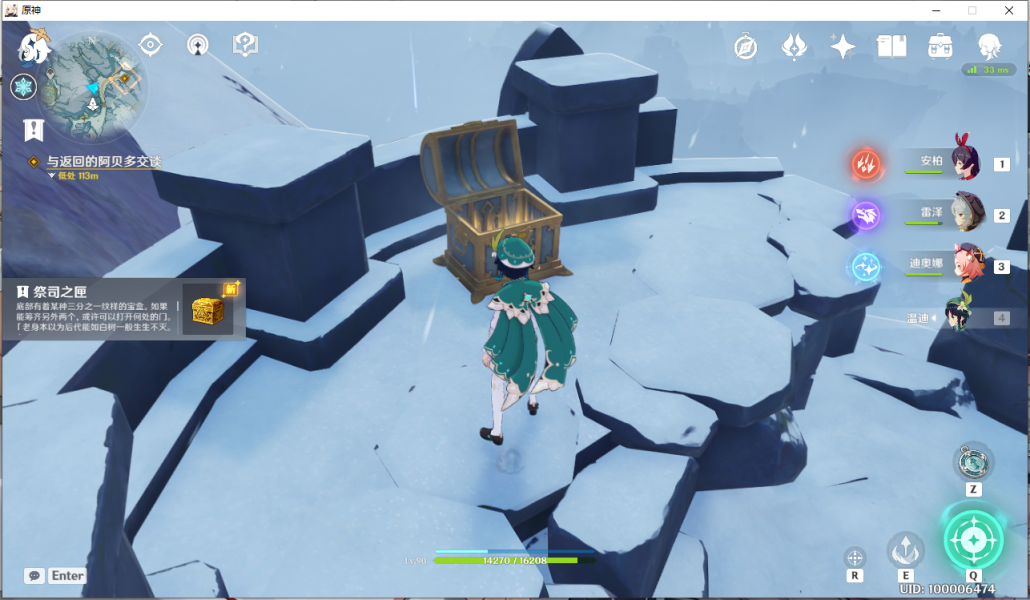This screenshot has height=600, width=1030.
Task: Click the signal beacon icon beside the minimap
Action: pyautogui.click(x=198, y=44)
